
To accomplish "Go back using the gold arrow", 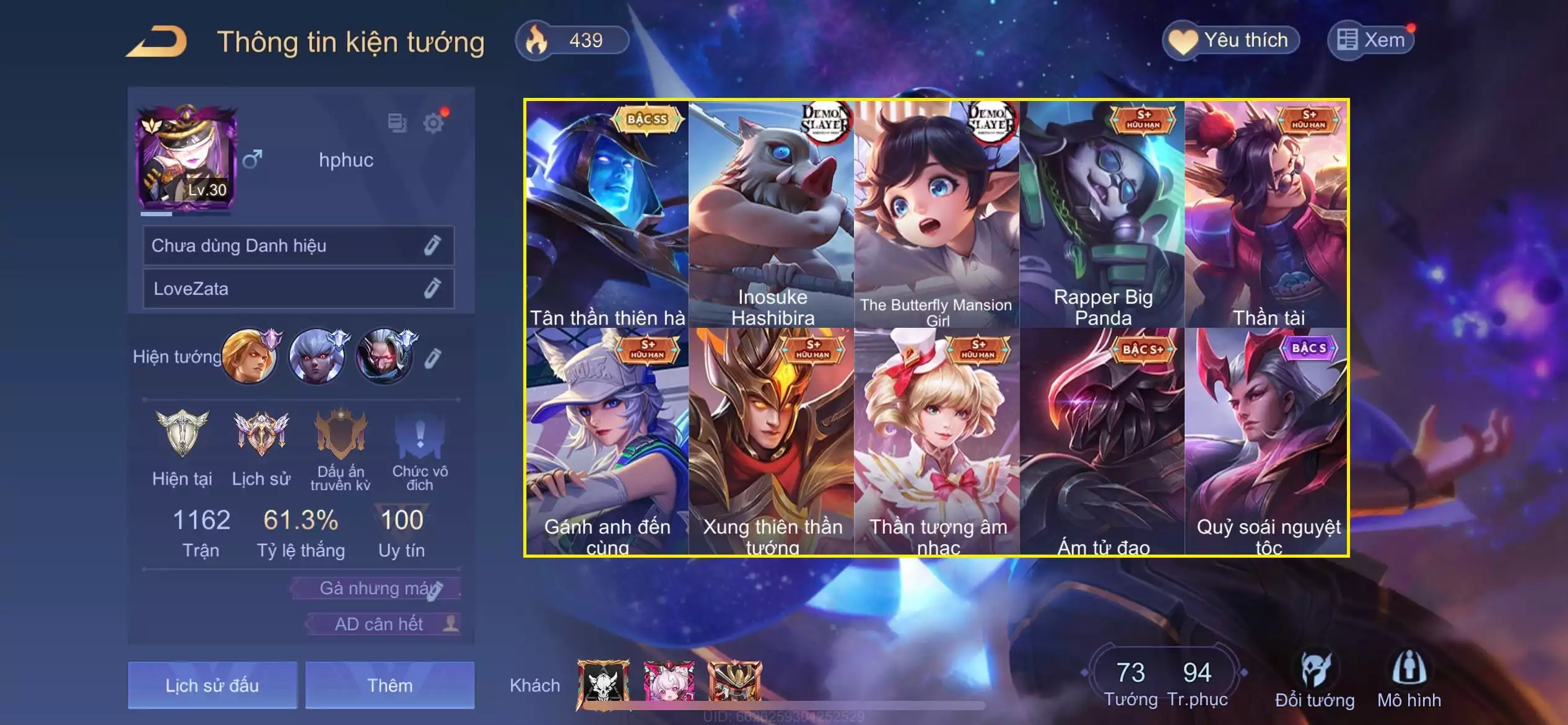I will 157,42.
